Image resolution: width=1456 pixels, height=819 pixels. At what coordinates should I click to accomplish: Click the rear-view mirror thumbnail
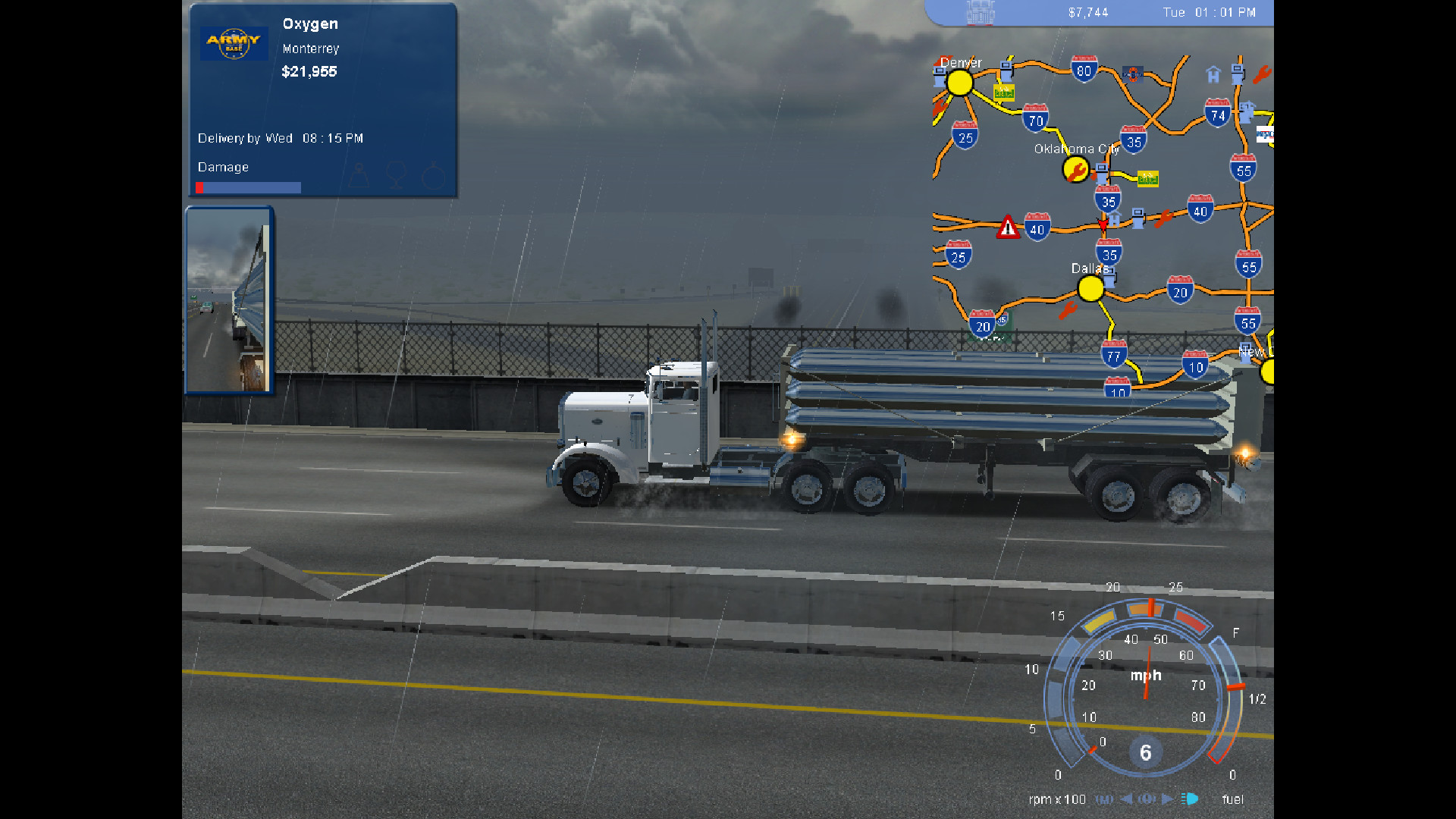point(227,298)
